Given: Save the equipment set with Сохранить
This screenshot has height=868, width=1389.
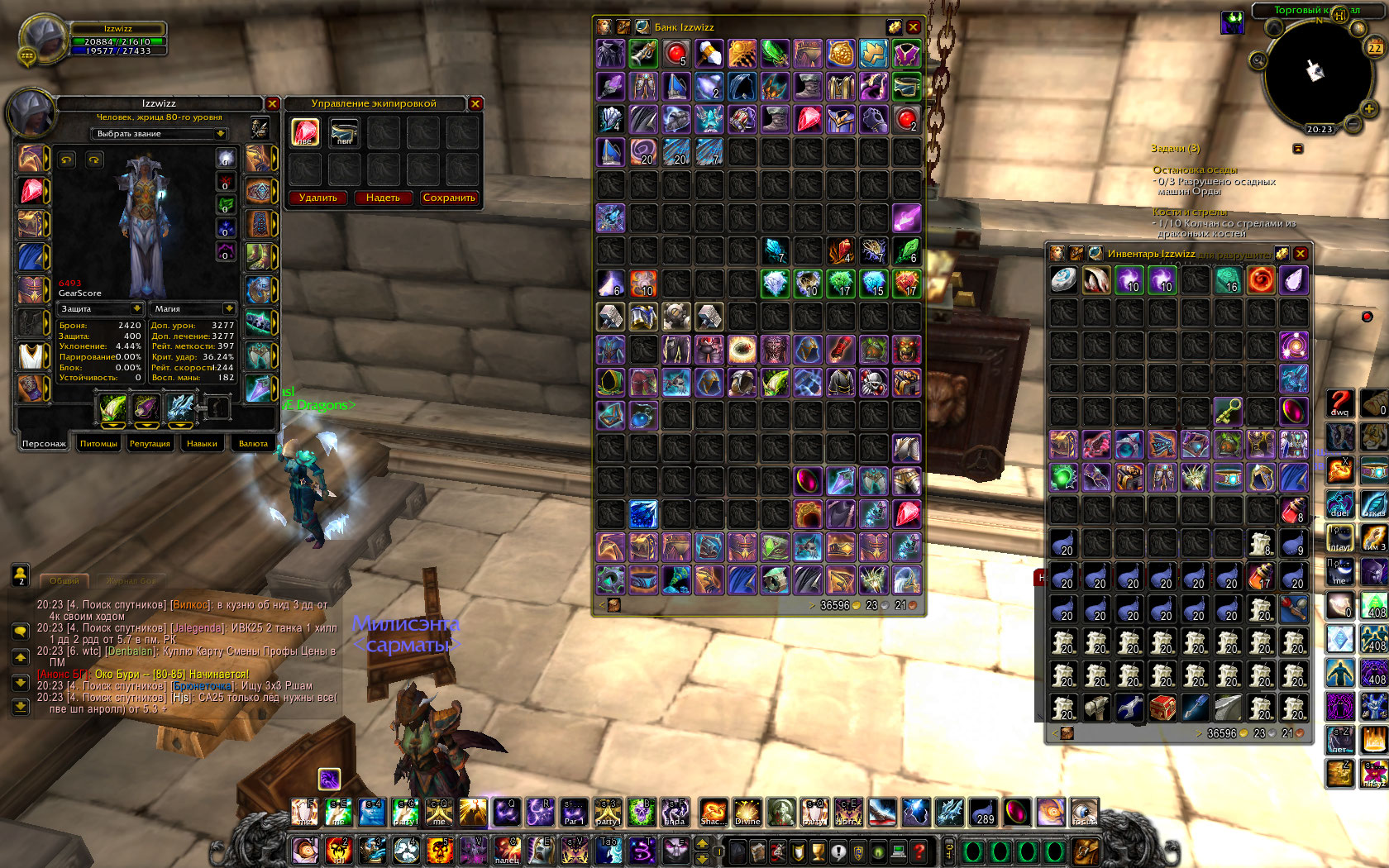Looking at the screenshot, I should (449, 198).
